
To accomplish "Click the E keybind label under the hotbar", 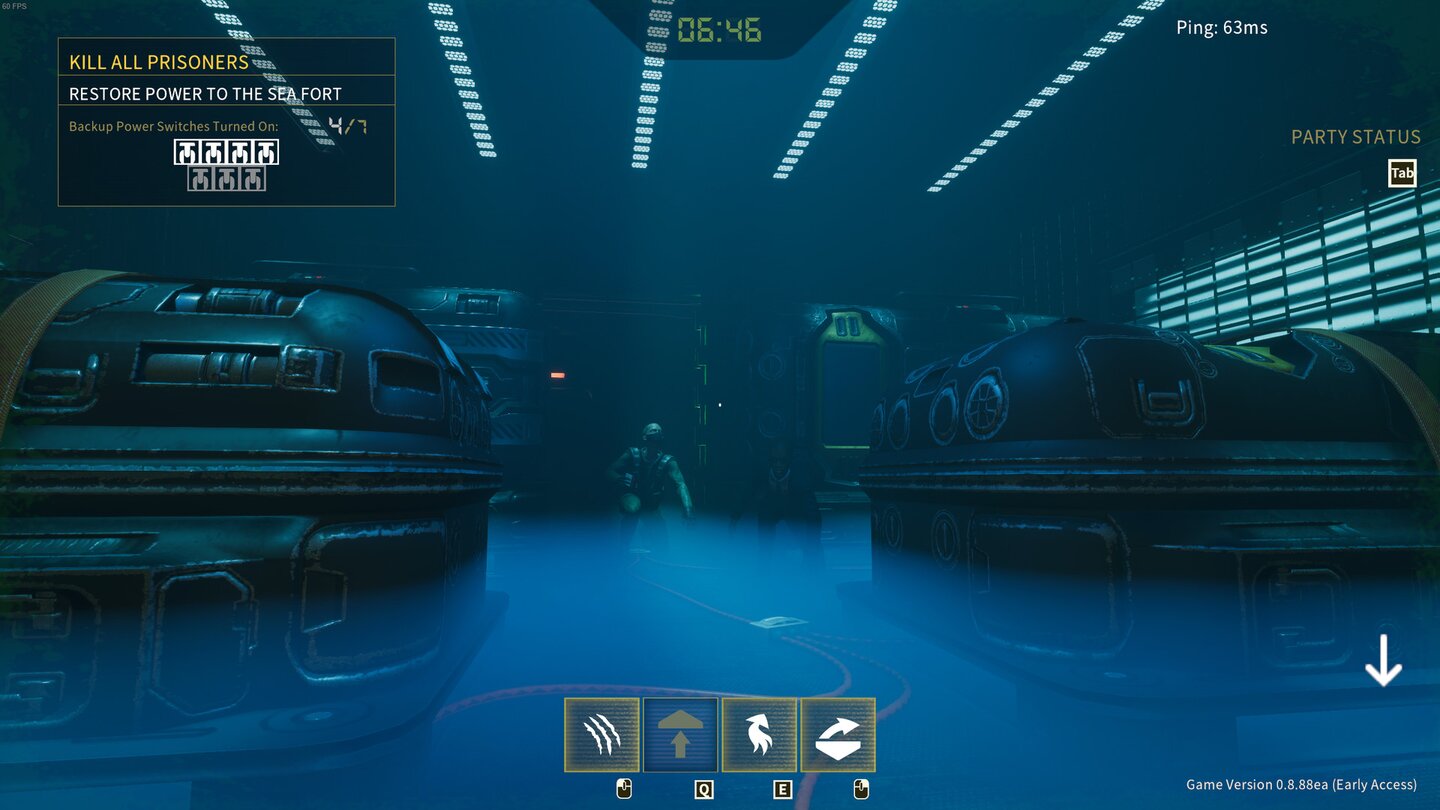I will point(782,789).
